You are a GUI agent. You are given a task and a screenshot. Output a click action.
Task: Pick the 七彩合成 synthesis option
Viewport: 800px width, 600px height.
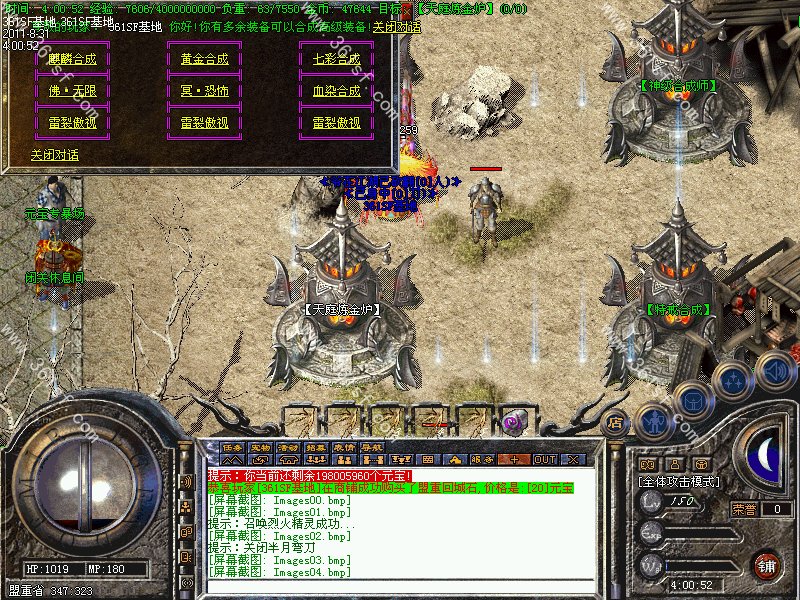tap(336, 59)
